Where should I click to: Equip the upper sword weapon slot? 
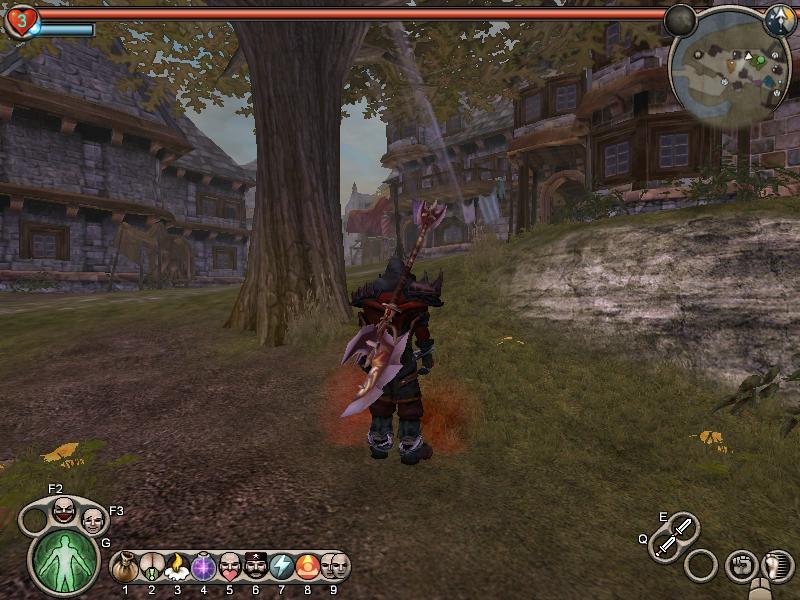[683, 526]
